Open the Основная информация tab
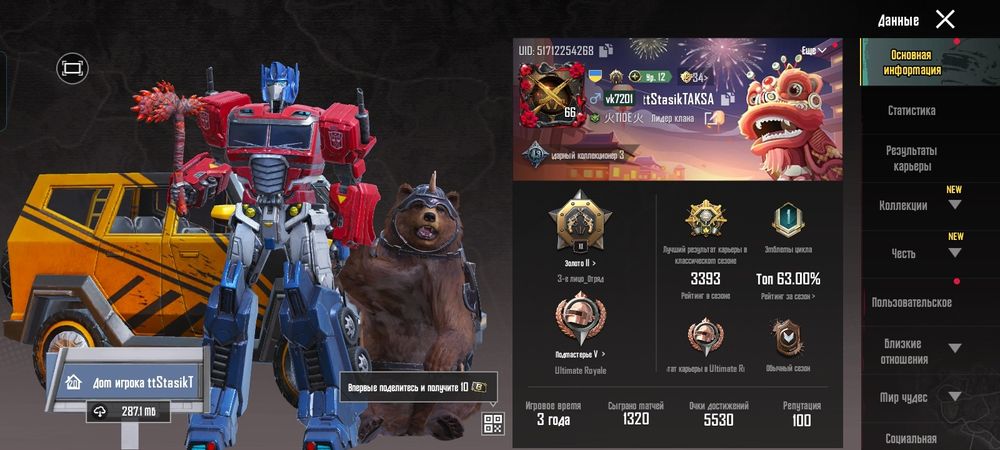 click(911, 63)
